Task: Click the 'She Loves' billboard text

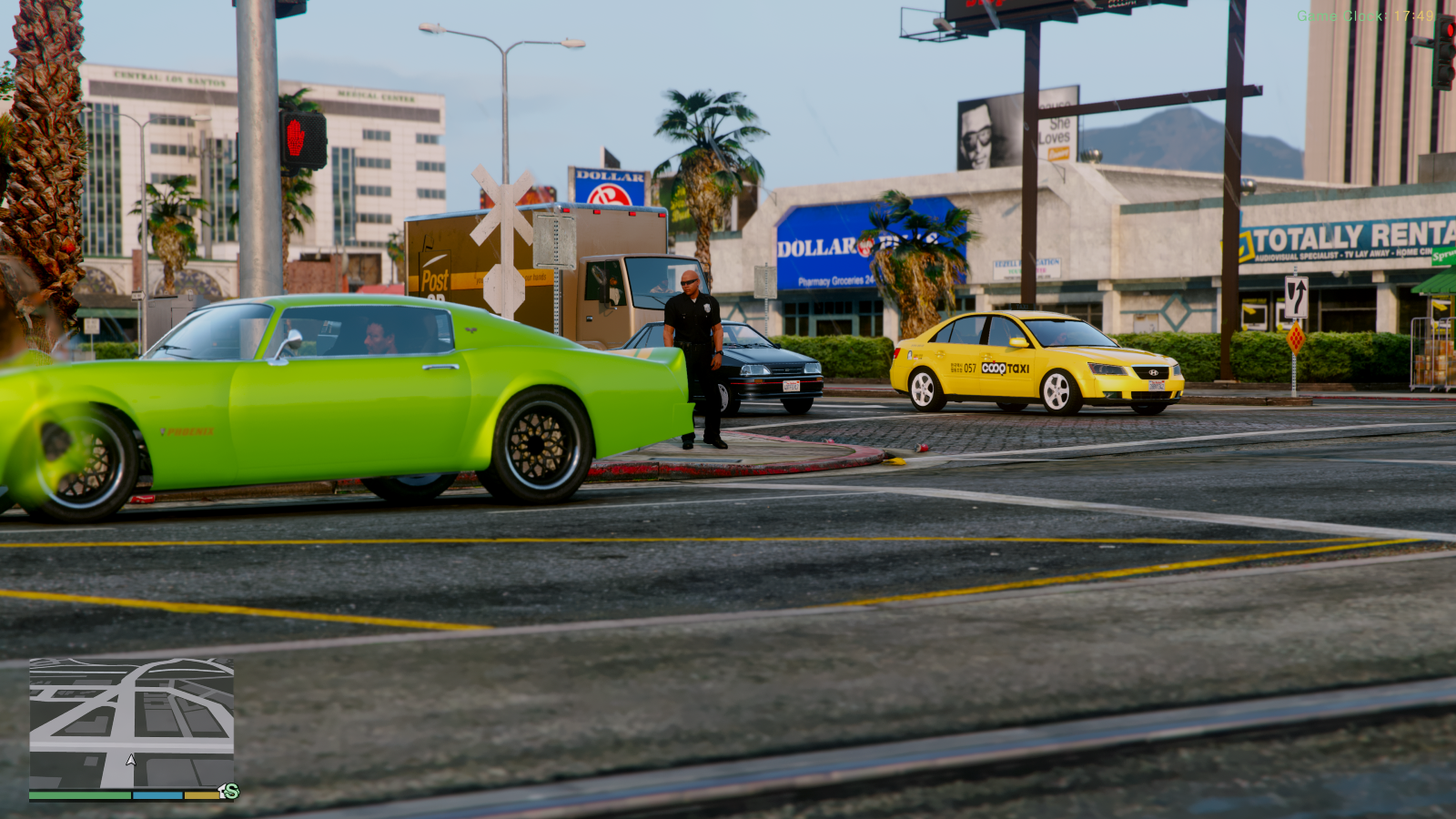Action: (x=1057, y=129)
